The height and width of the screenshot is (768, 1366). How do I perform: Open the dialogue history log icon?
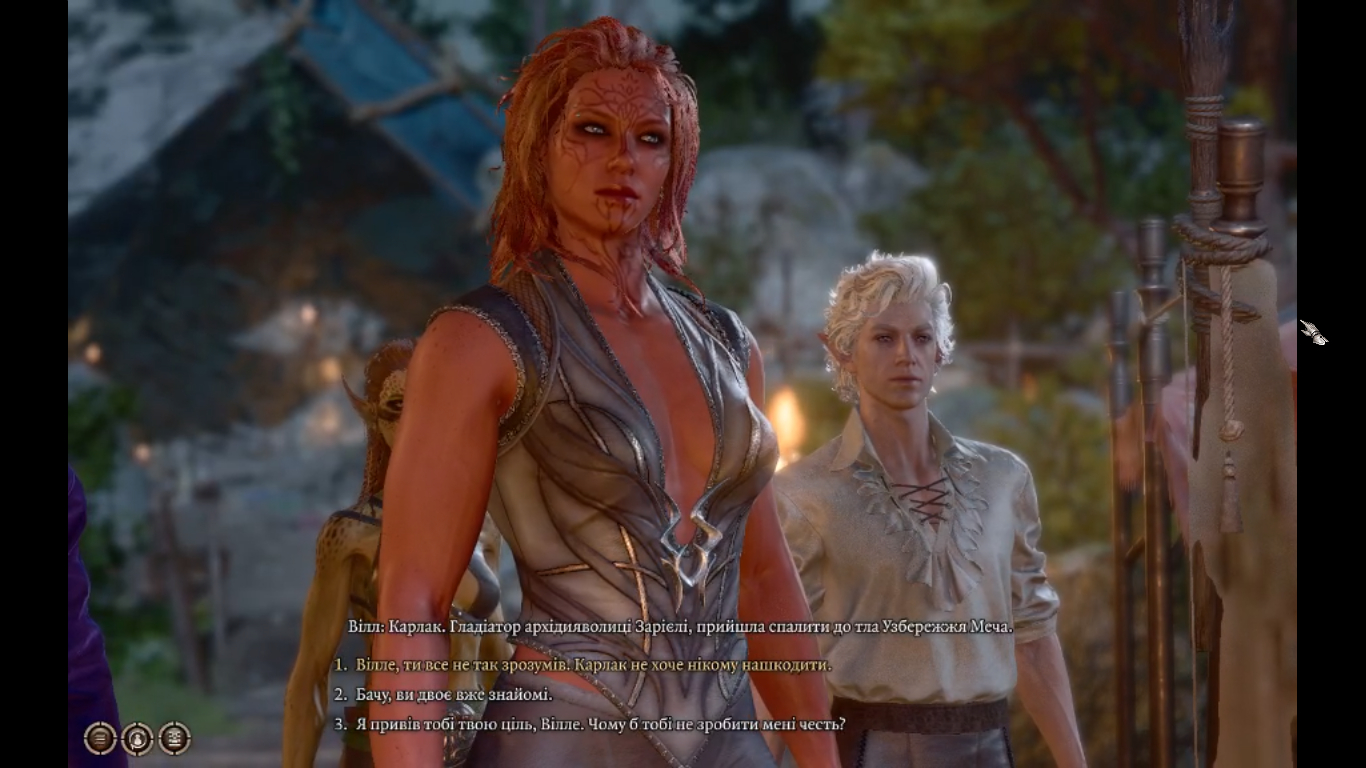click(100, 738)
